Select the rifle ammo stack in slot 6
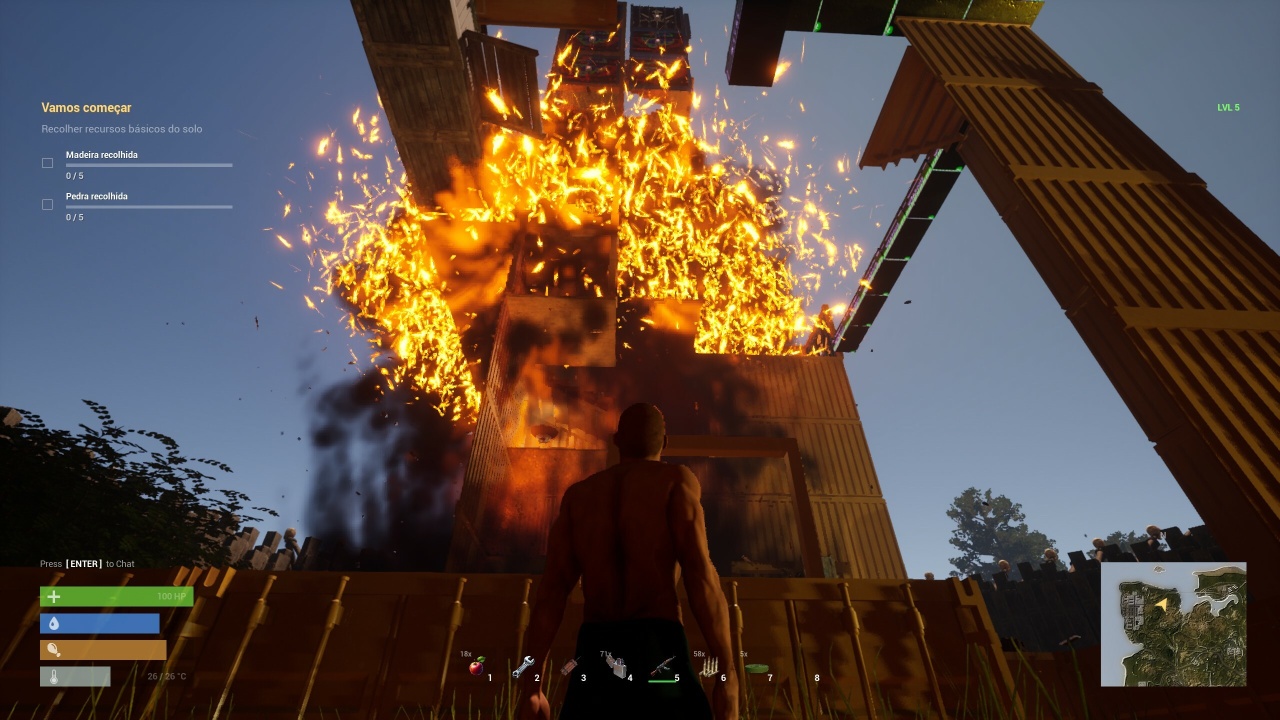Viewport: 1280px width, 720px height. 709,667
